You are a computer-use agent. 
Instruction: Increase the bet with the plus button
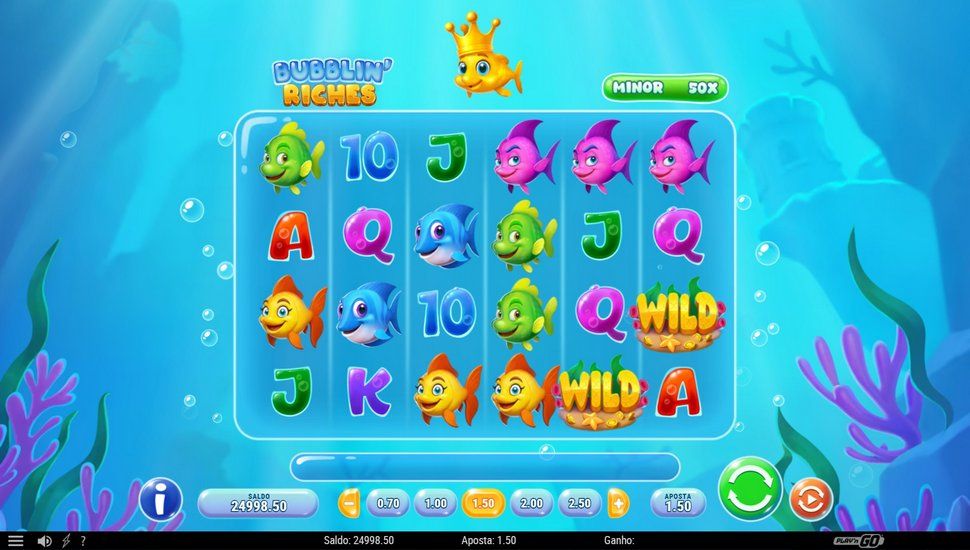click(619, 502)
